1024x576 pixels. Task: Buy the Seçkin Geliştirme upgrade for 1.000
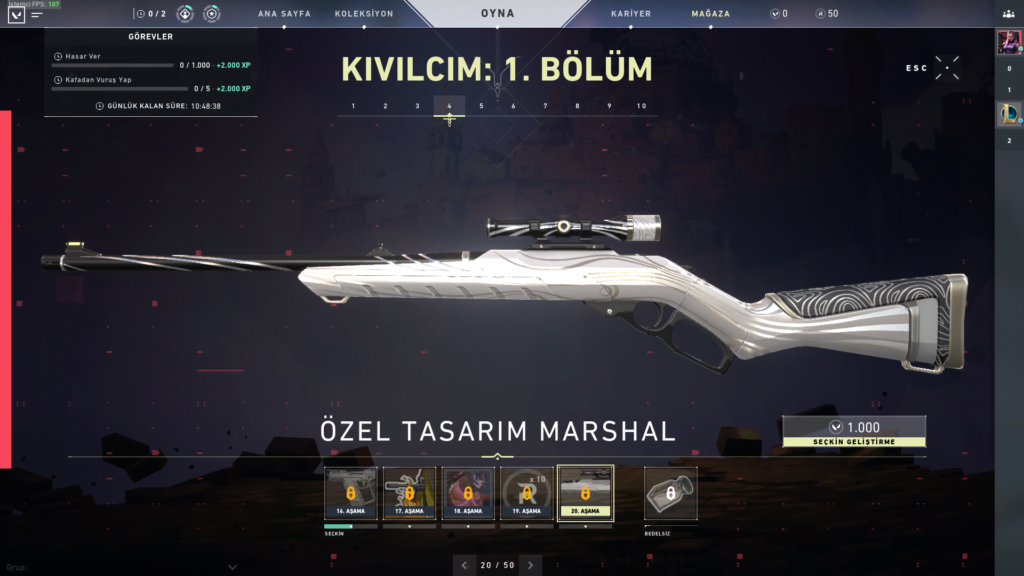click(x=854, y=431)
